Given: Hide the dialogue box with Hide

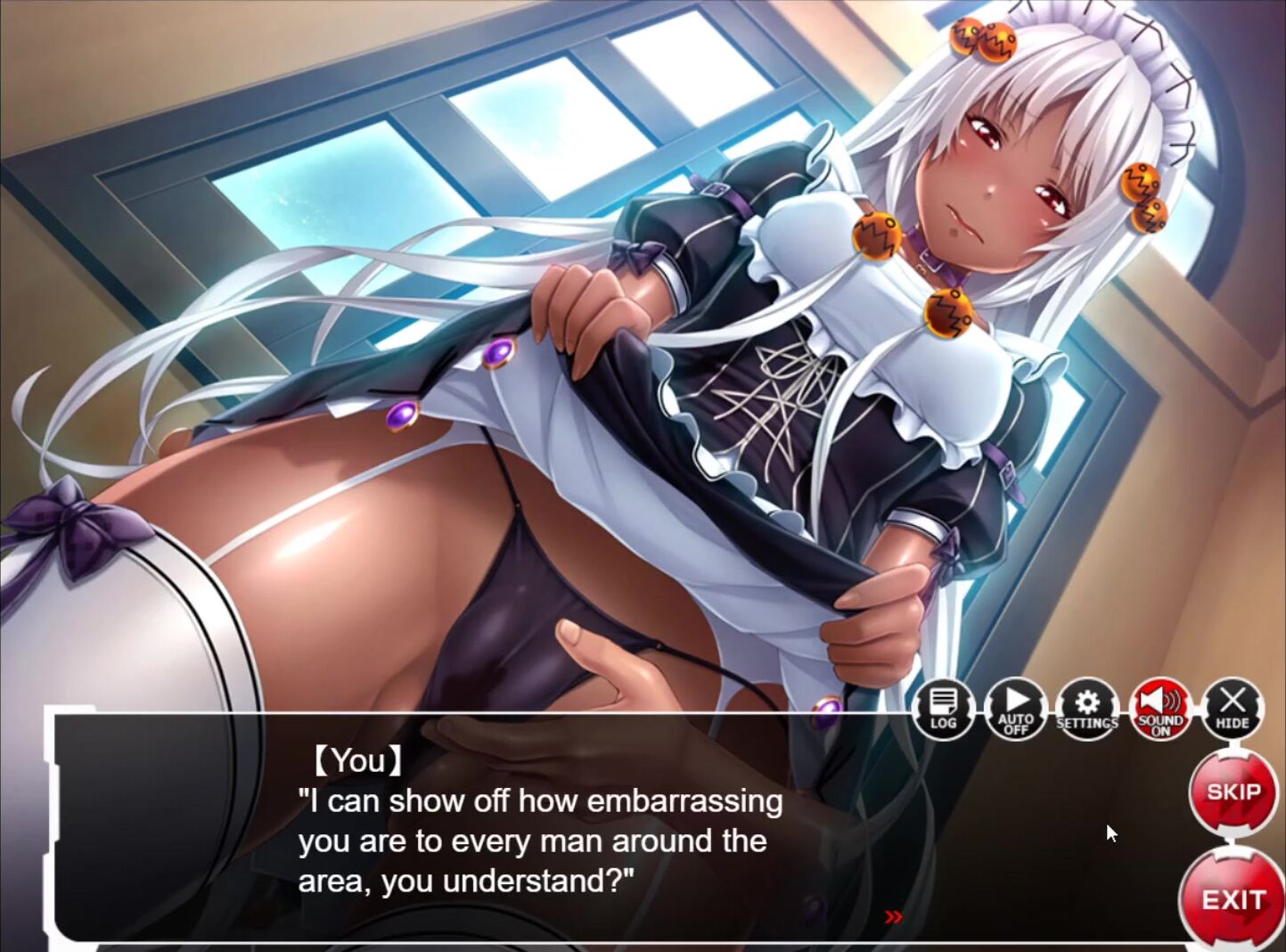Looking at the screenshot, I should [1233, 710].
